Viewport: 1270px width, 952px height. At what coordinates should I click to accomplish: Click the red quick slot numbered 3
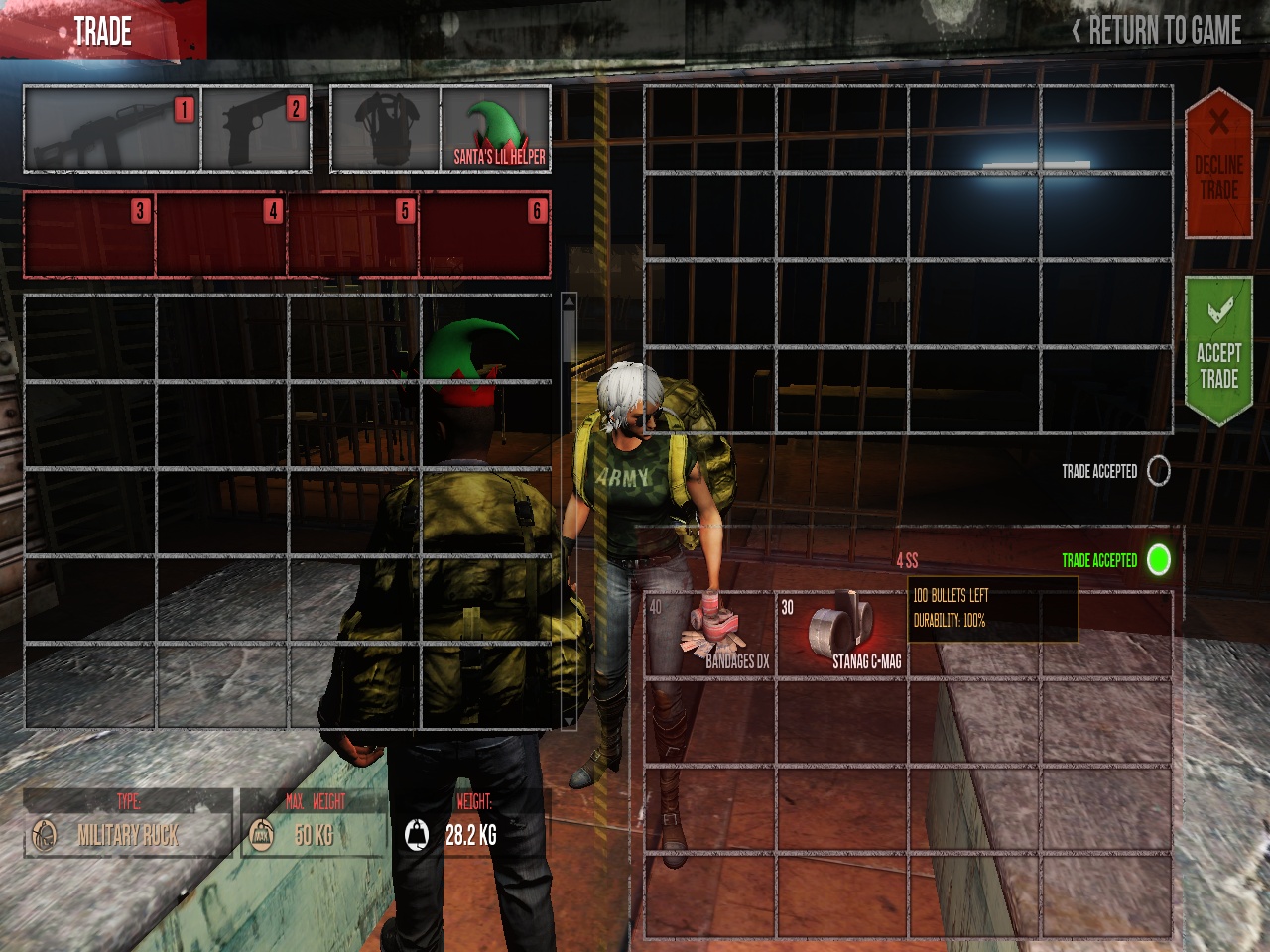(x=89, y=235)
